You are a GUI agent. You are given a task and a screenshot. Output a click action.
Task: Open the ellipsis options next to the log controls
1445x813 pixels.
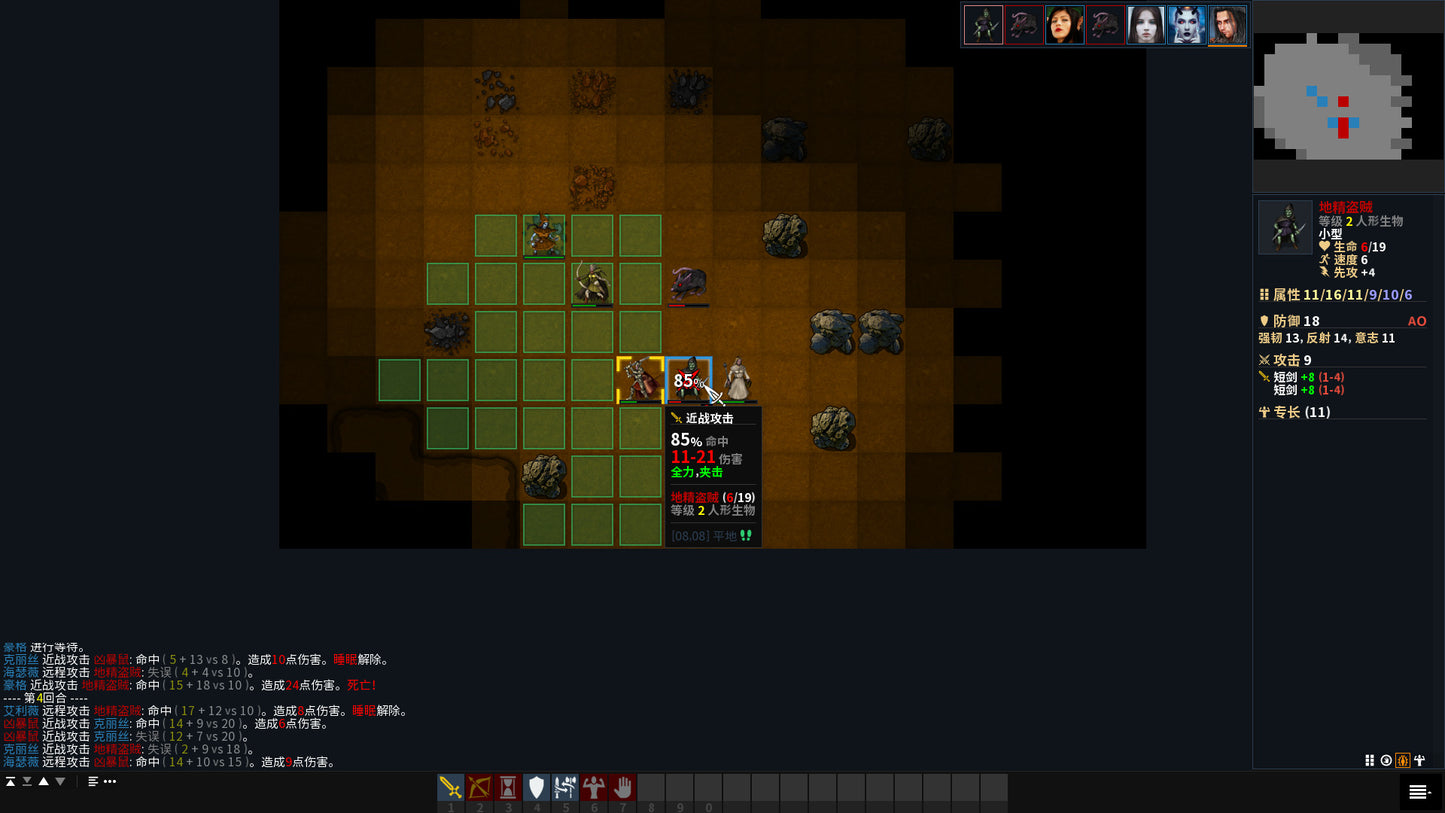point(110,781)
